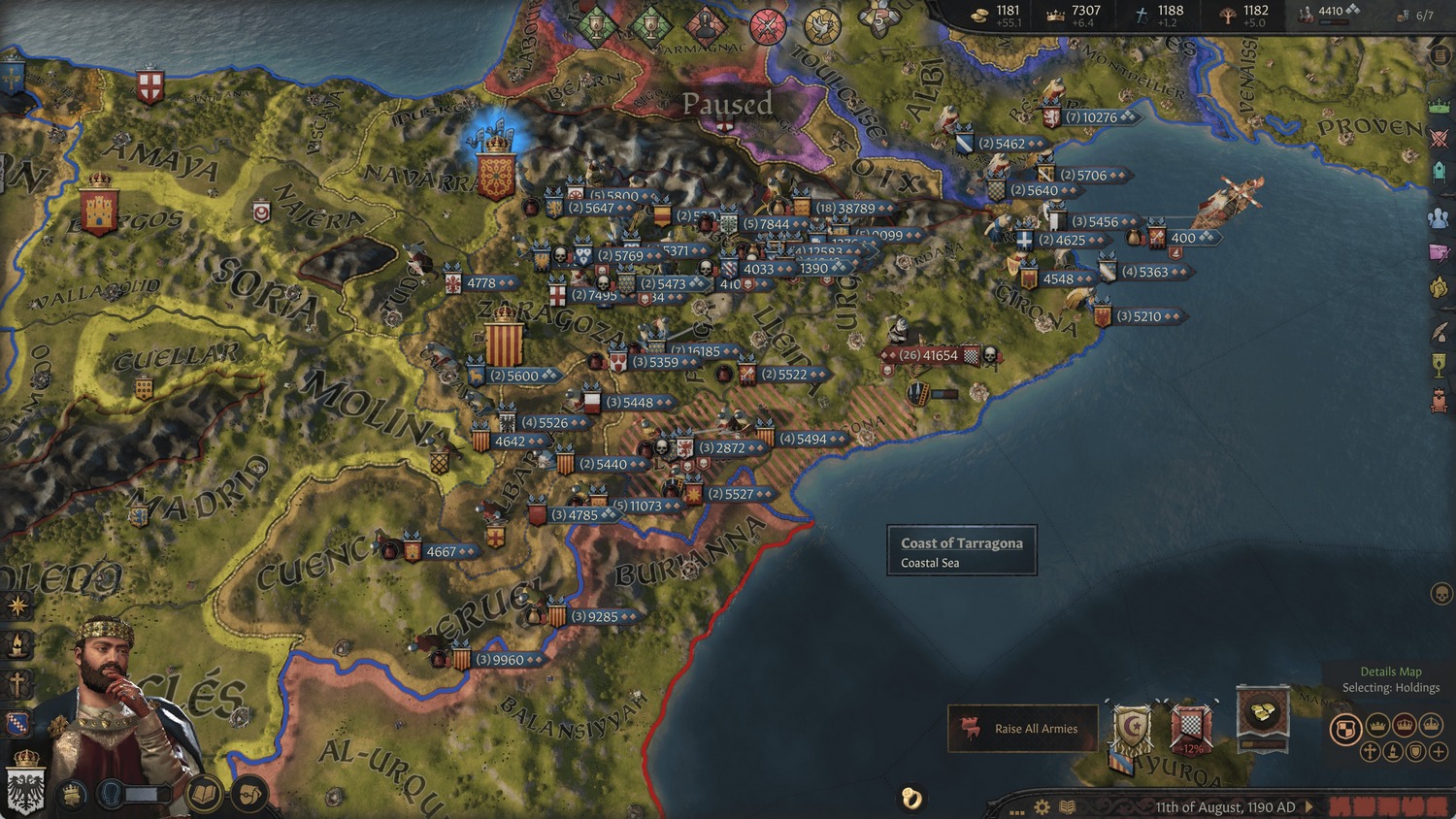Select the 41654 checkered army banner

click(x=932, y=355)
